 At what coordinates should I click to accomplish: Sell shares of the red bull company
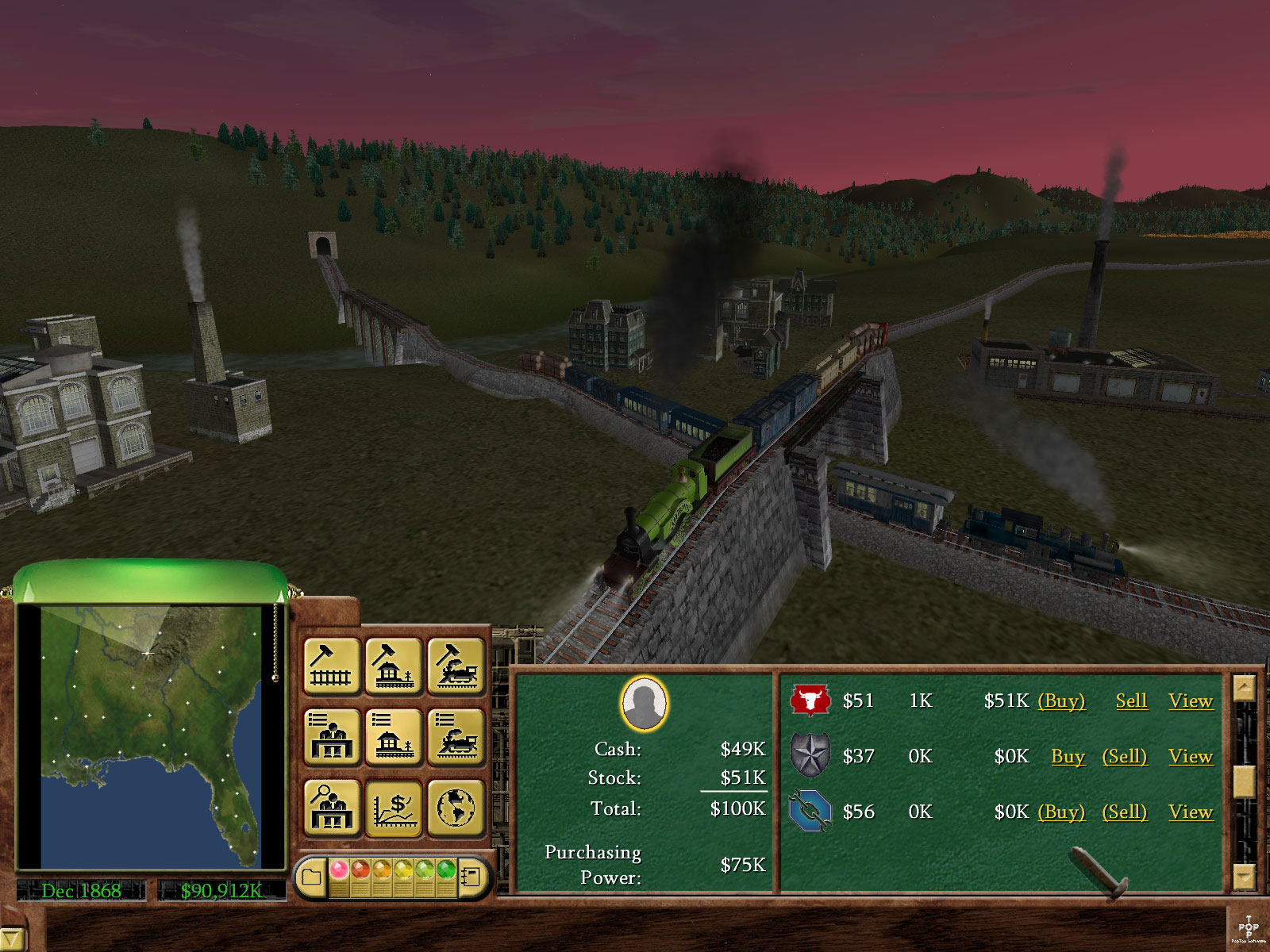1131,701
